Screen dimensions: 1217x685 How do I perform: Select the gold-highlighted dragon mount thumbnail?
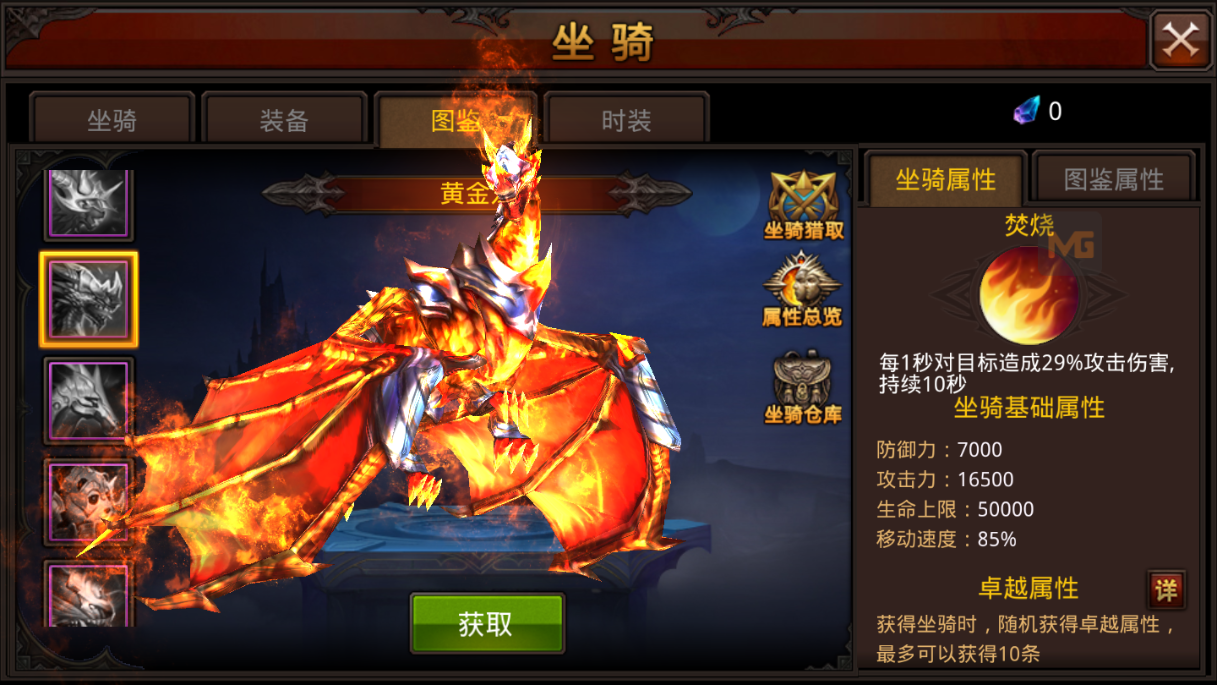point(88,299)
